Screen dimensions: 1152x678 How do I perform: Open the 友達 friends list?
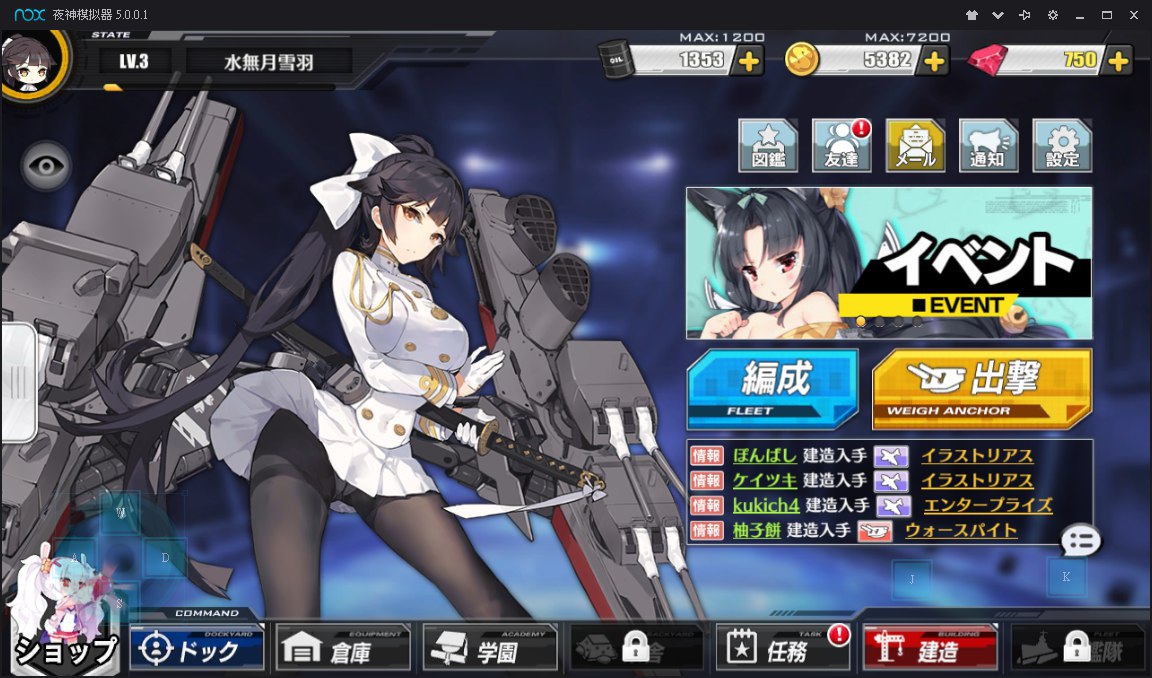(x=841, y=146)
